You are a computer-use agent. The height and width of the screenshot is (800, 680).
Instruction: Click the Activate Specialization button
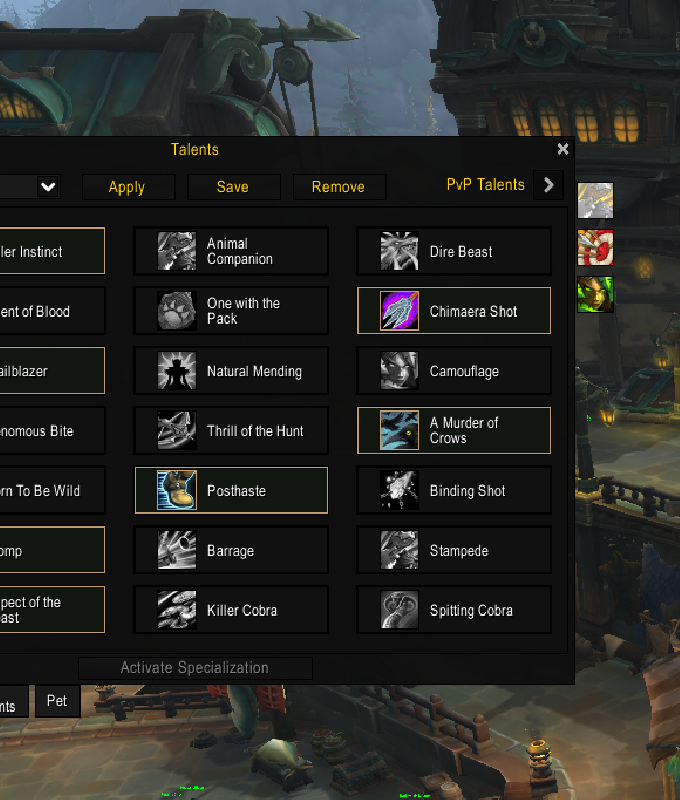[195, 668]
